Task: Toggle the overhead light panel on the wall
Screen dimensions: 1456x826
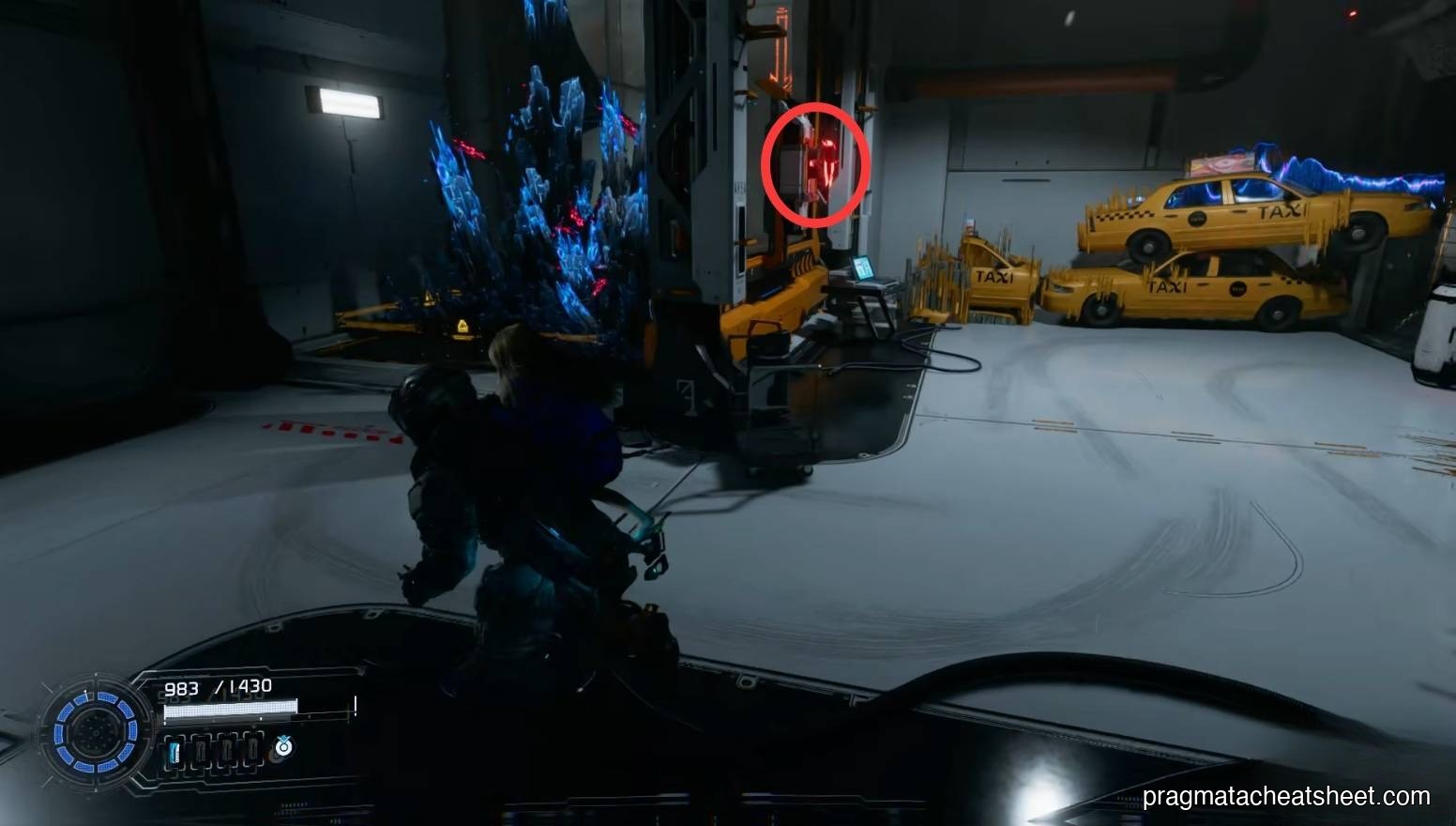Action: tap(350, 103)
